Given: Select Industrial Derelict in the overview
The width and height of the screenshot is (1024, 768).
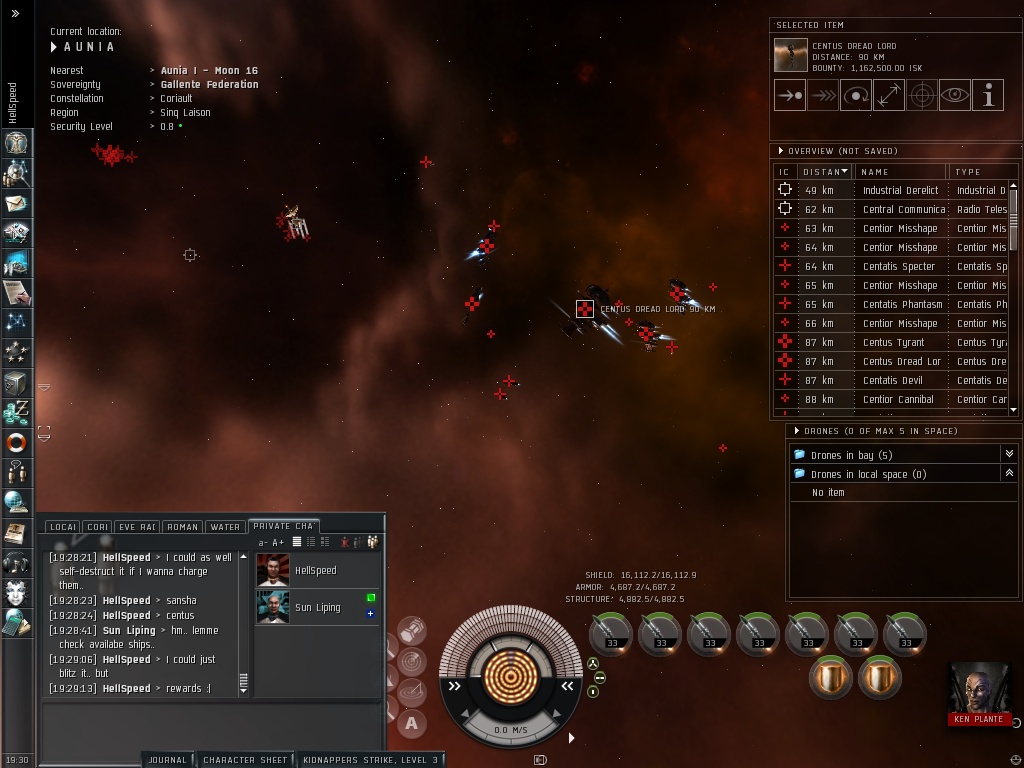Looking at the screenshot, I should point(900,190).
